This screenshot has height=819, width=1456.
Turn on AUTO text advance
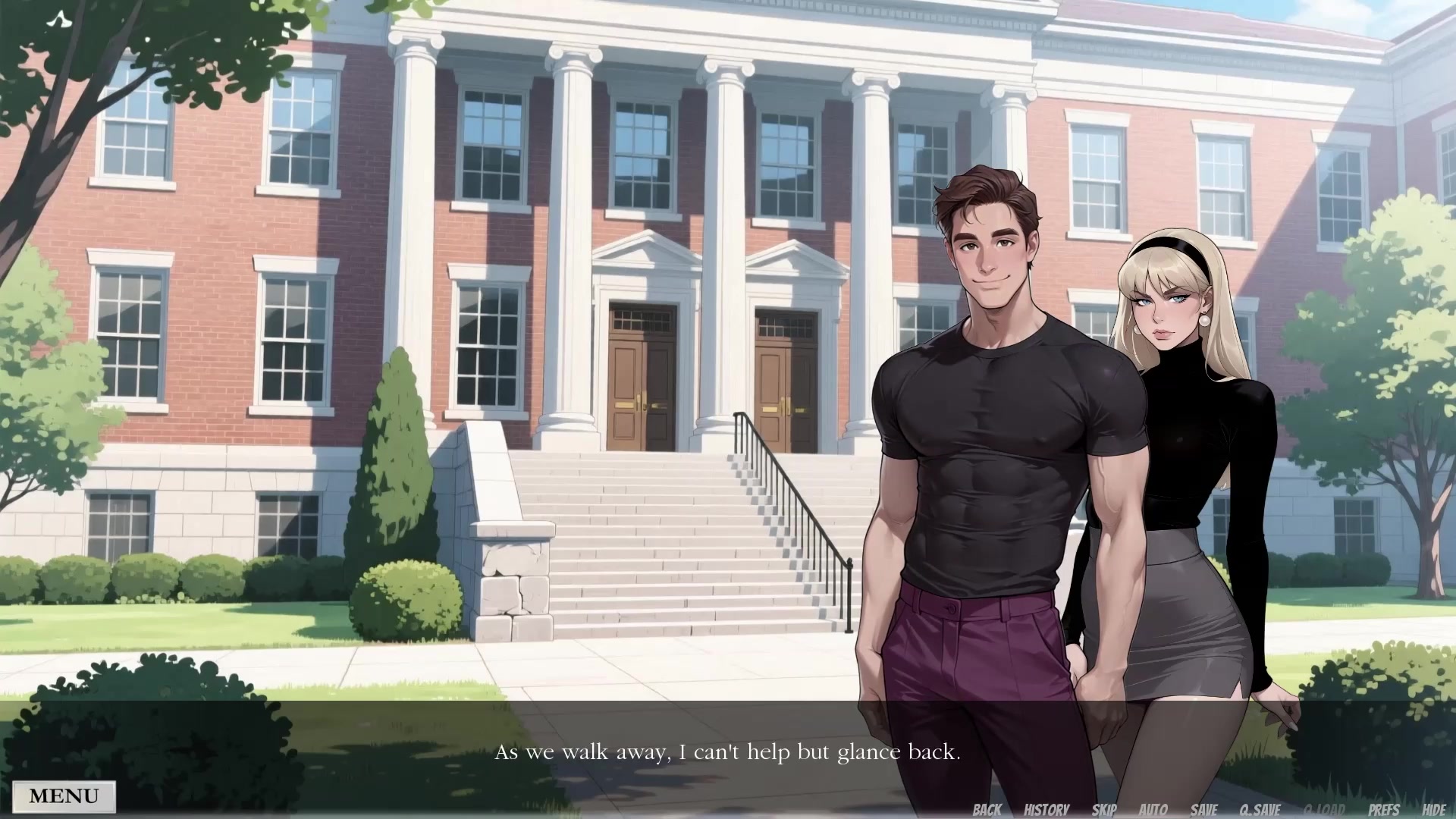point(1153,808)
